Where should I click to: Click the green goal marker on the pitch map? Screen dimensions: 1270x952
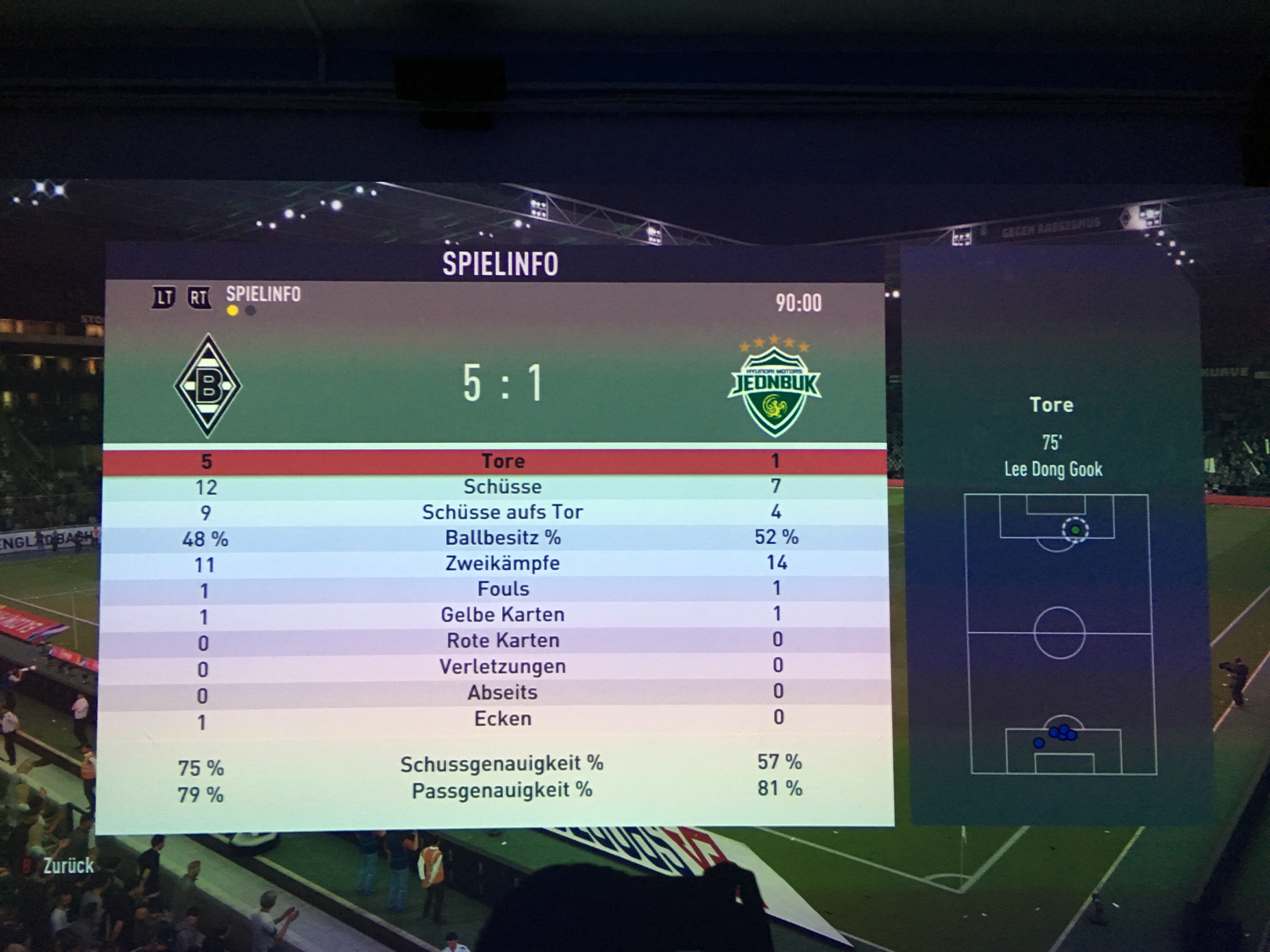(x=1075, y=530)
